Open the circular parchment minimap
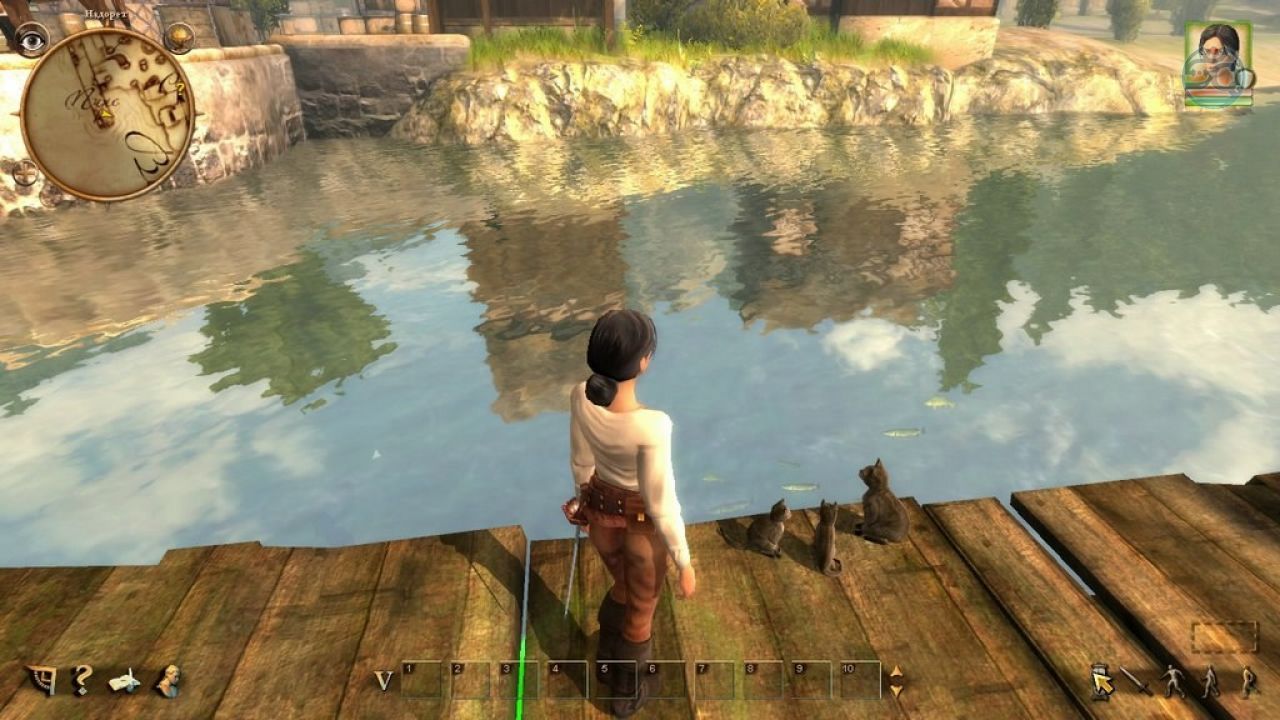The height and width of the screenshot is (720, 1280). tap(106, 113)
